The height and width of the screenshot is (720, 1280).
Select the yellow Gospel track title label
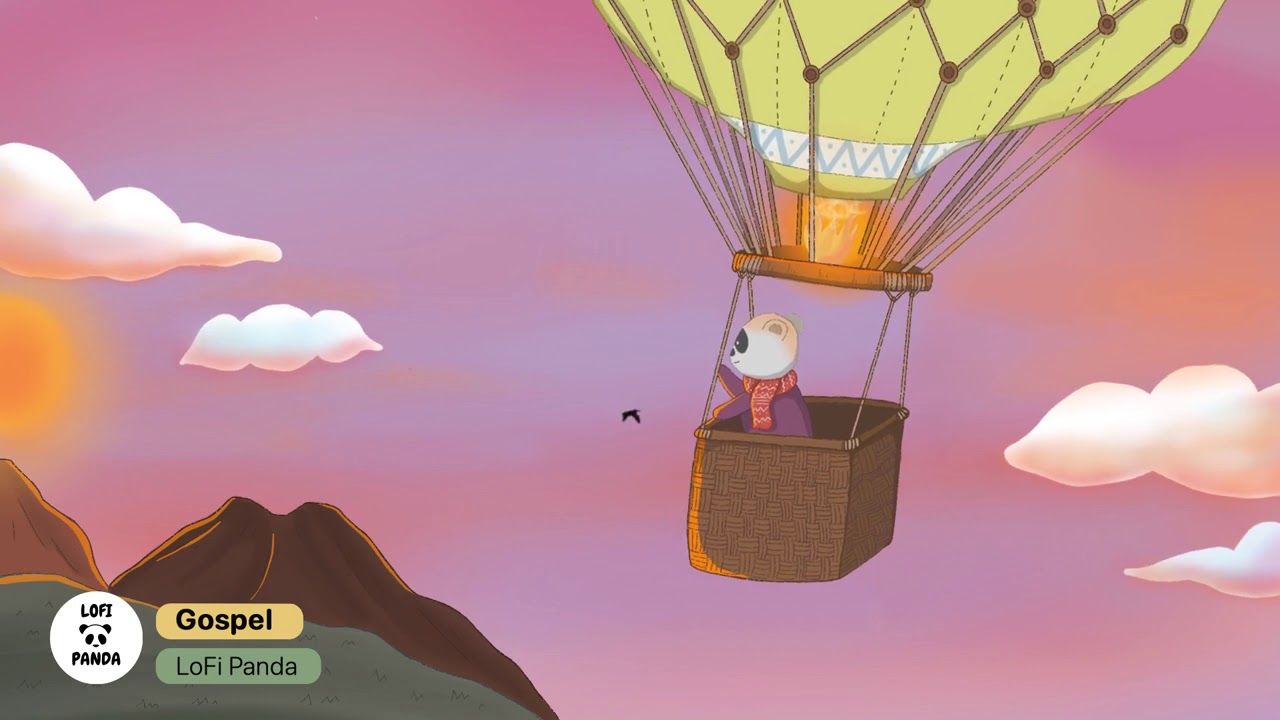229,621
